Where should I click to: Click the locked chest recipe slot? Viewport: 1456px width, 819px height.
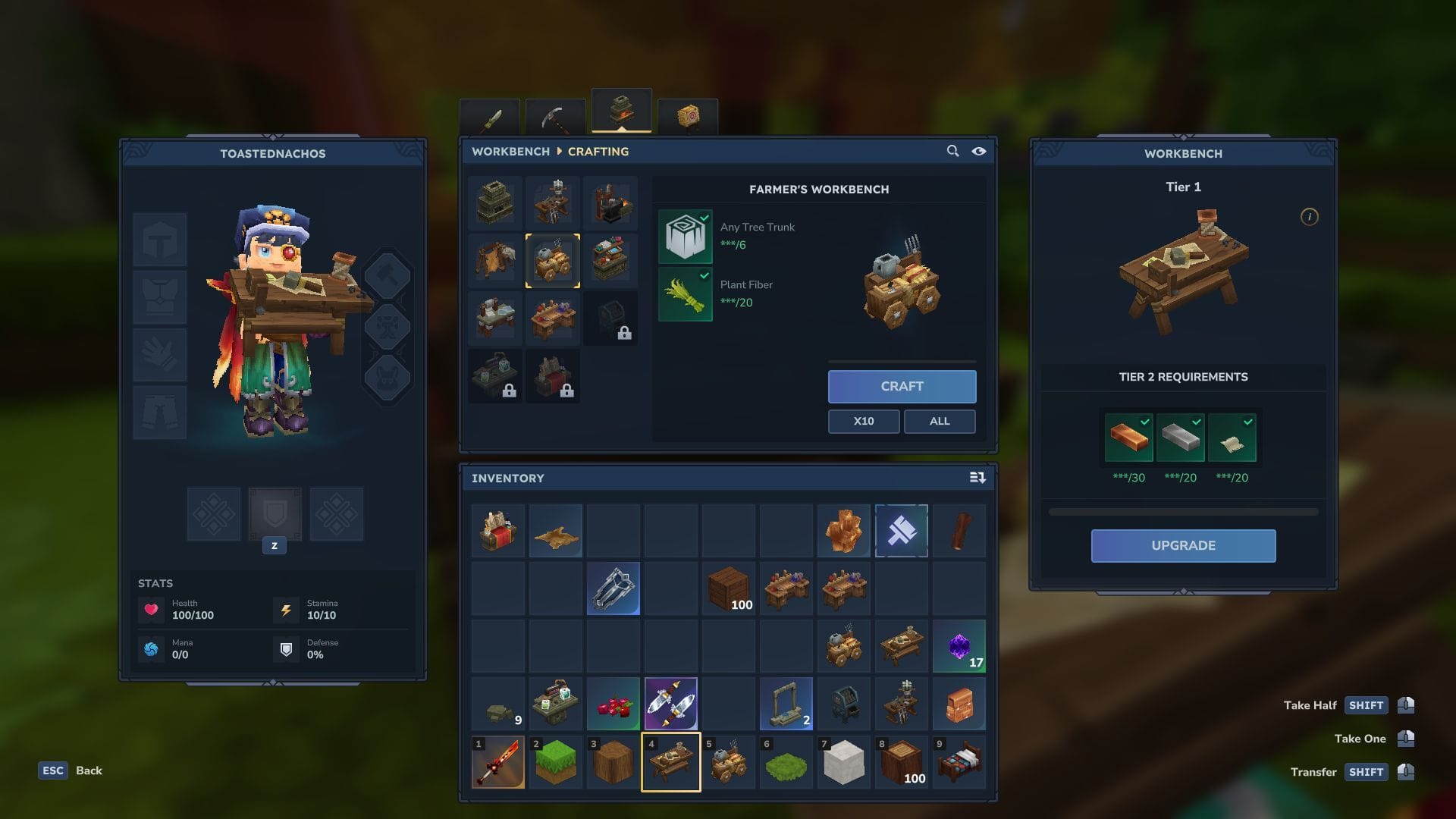coord(611,318)
